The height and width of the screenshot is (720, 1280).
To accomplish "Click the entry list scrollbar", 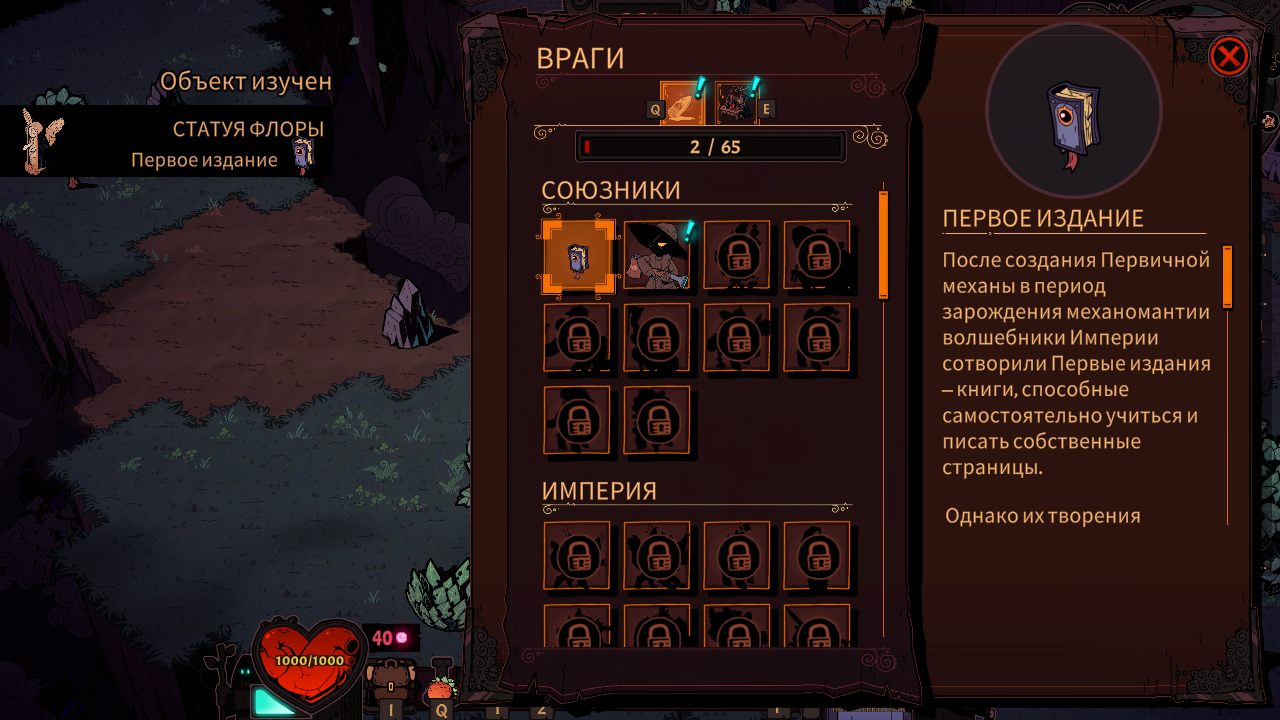I will pos(883,245).
